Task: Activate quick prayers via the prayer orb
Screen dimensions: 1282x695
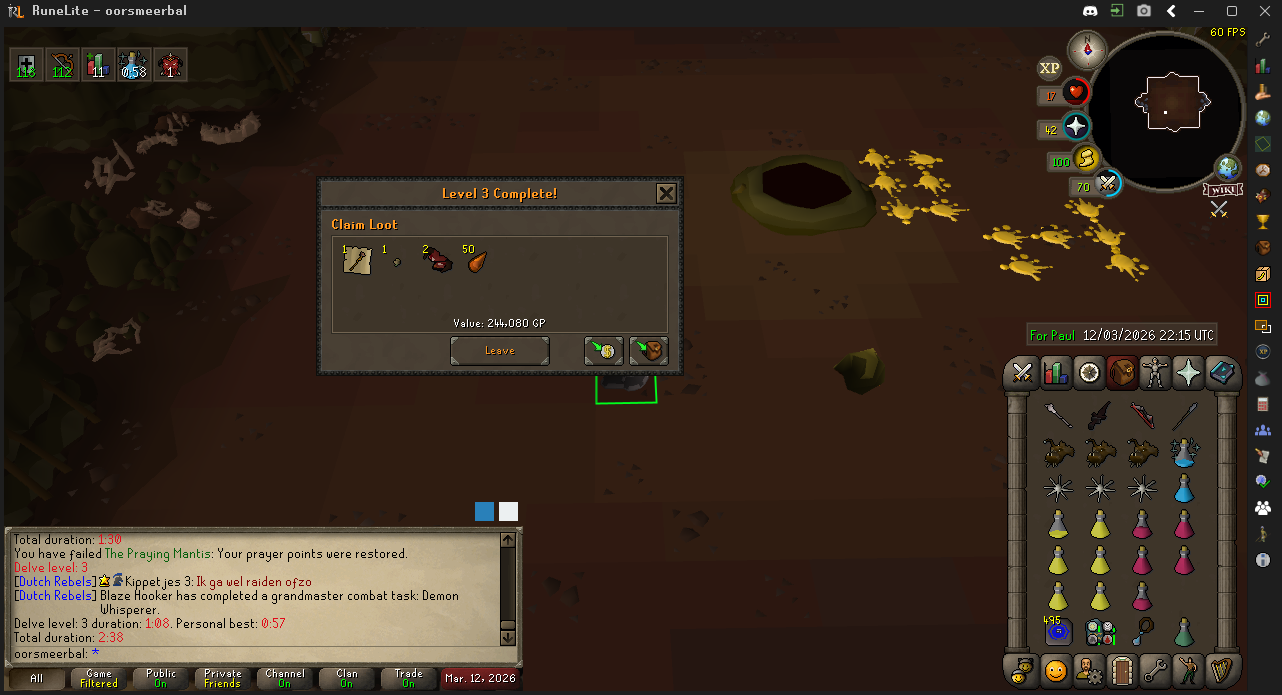Action: [1076, 127]
